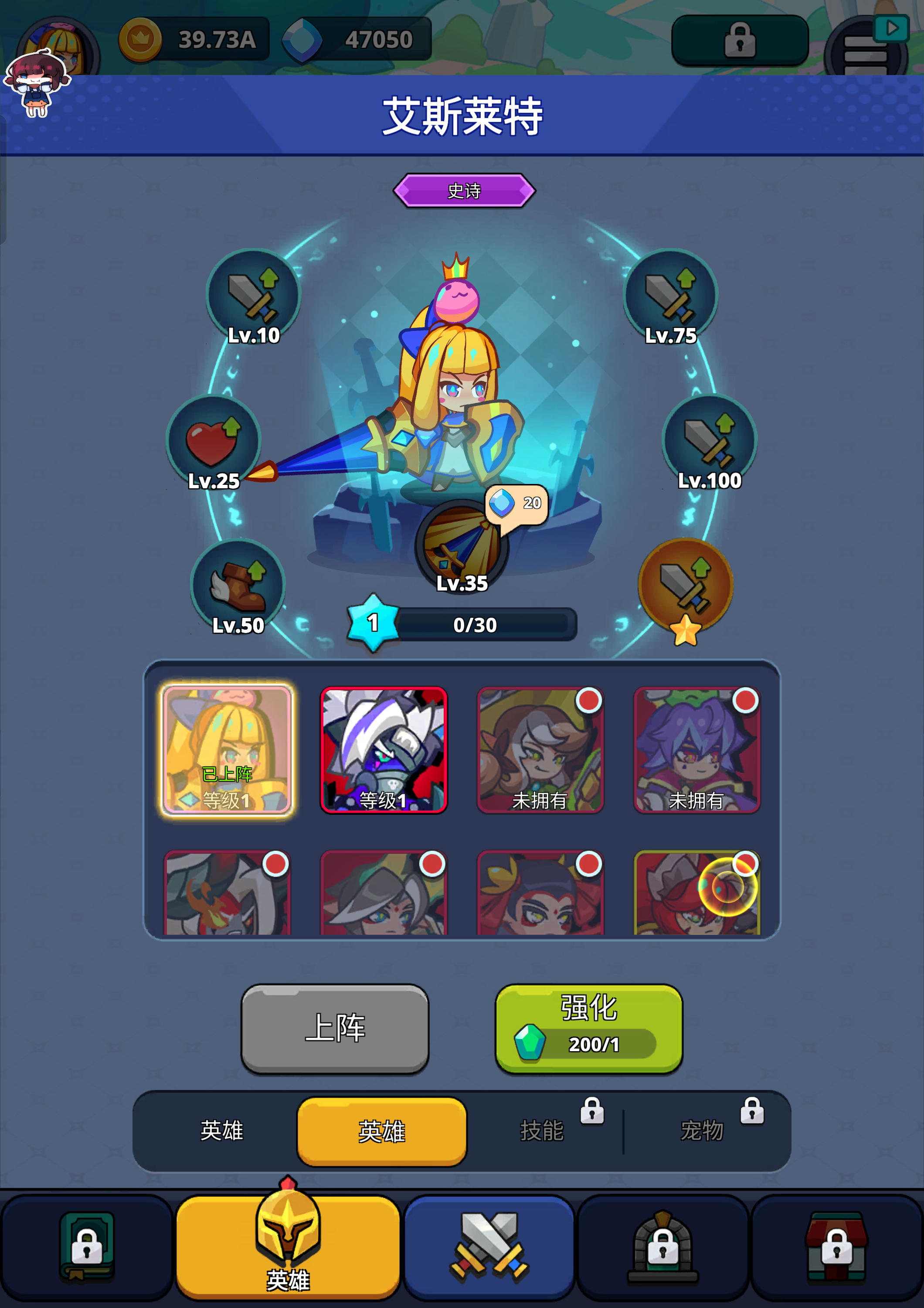924x1308 pixels.
Task: Choose the white-haired dark knight hero card
Action: (384, 750)
